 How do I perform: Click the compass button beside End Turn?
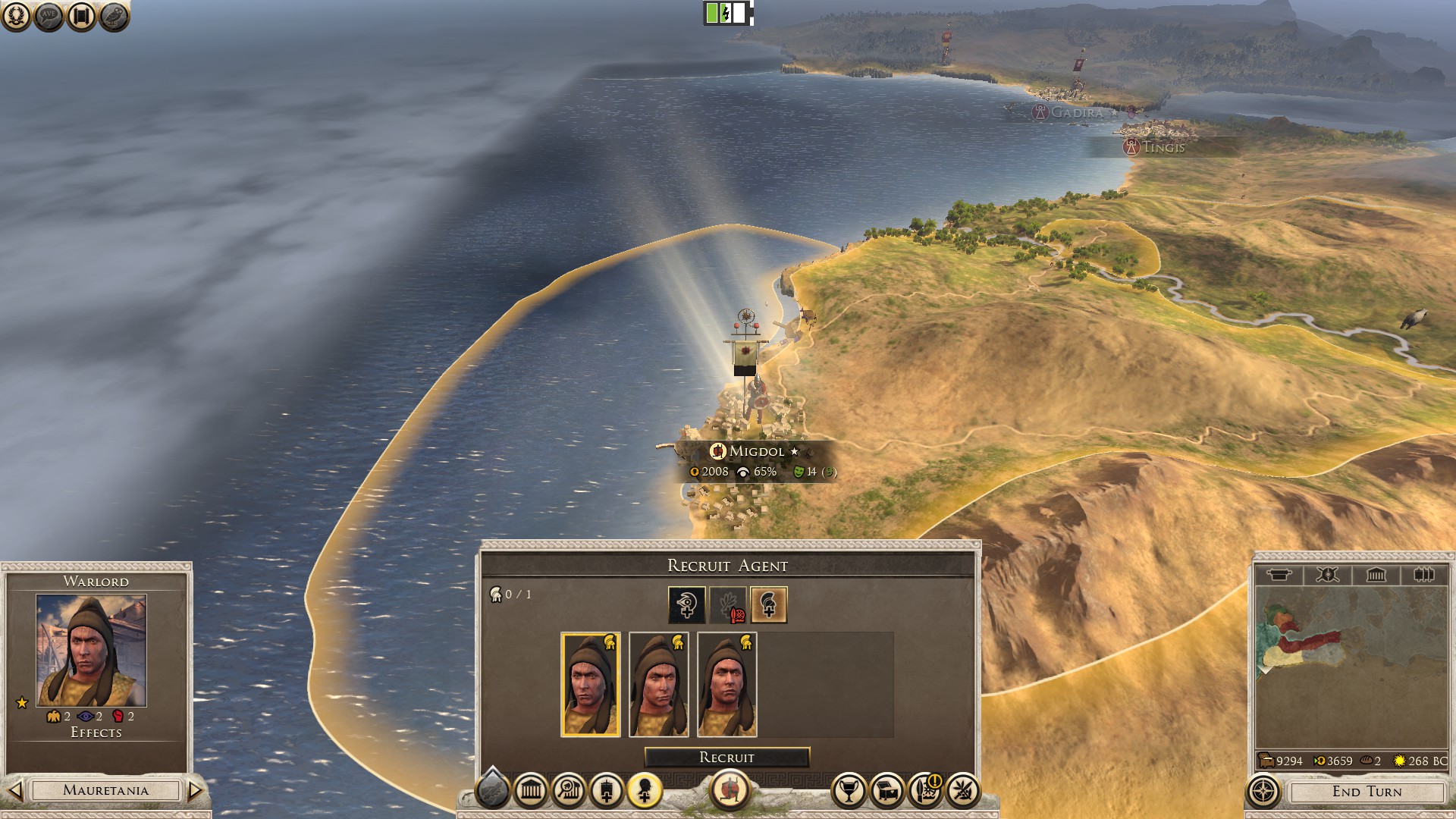[1263, 792]
